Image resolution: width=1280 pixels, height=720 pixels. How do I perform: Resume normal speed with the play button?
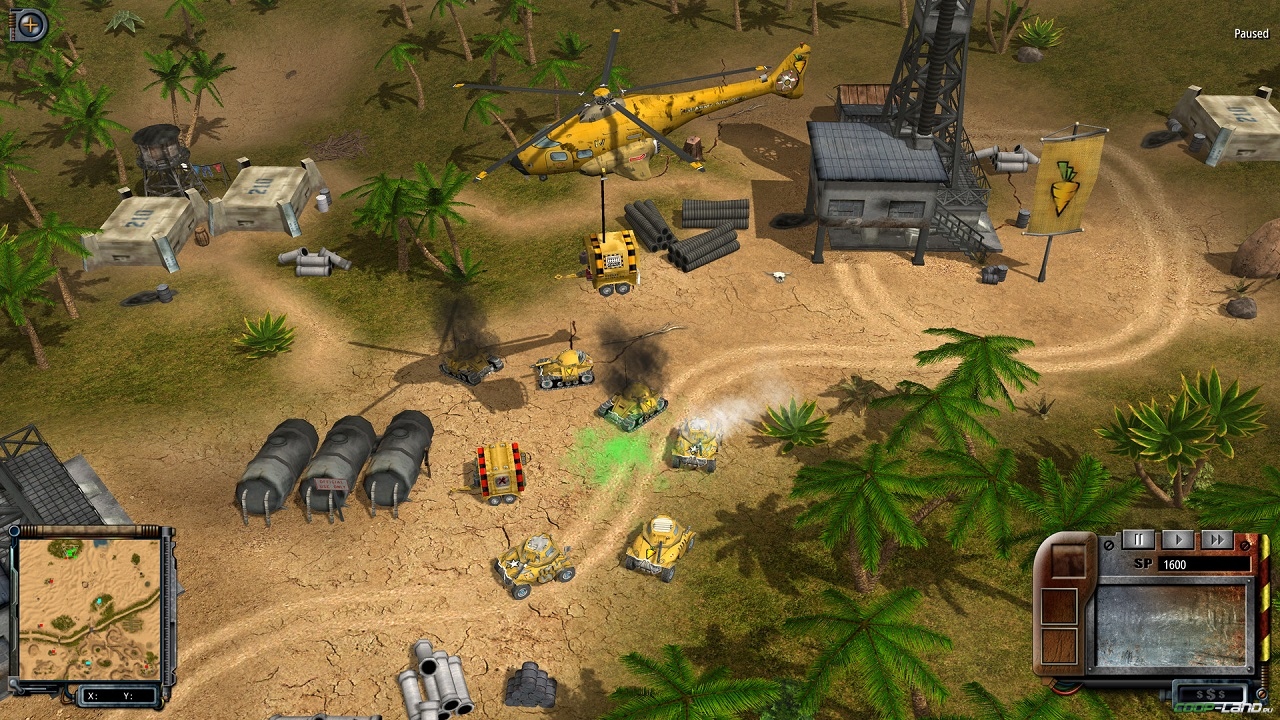[1178, 540]
